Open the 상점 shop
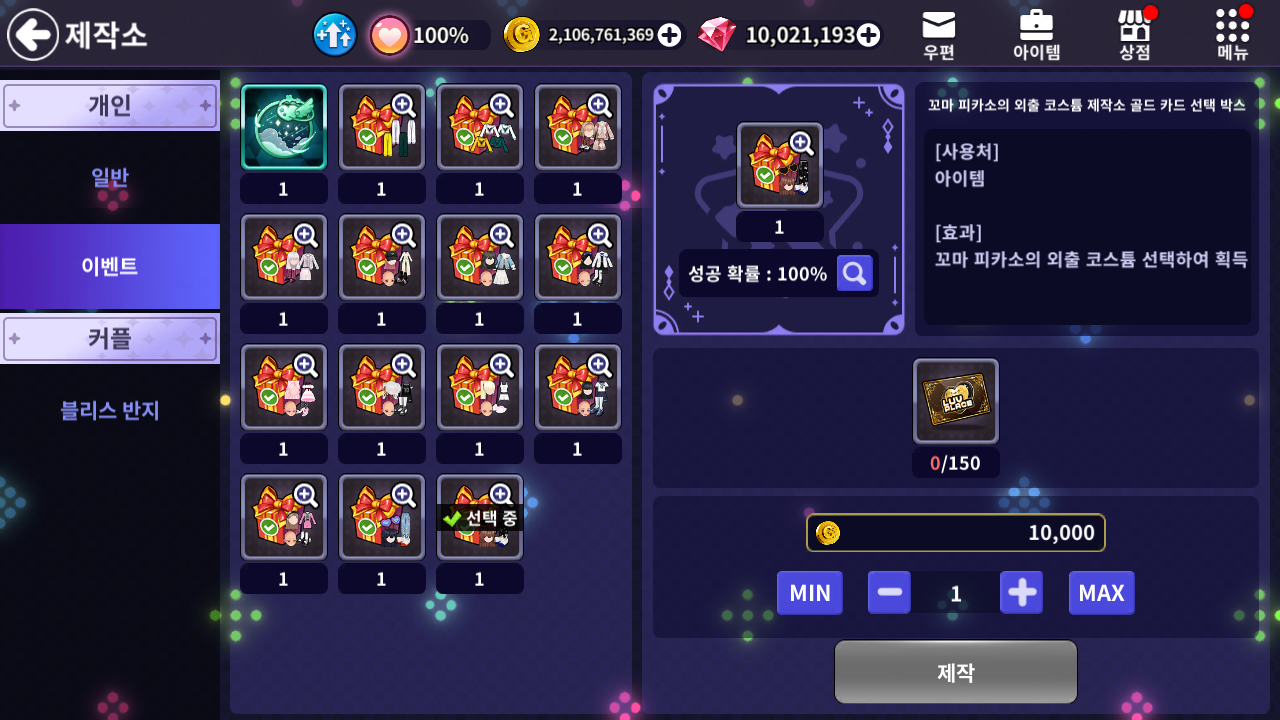Image resolution: width=1280 pixels, height=720 pixels. tap(1134, 35)
